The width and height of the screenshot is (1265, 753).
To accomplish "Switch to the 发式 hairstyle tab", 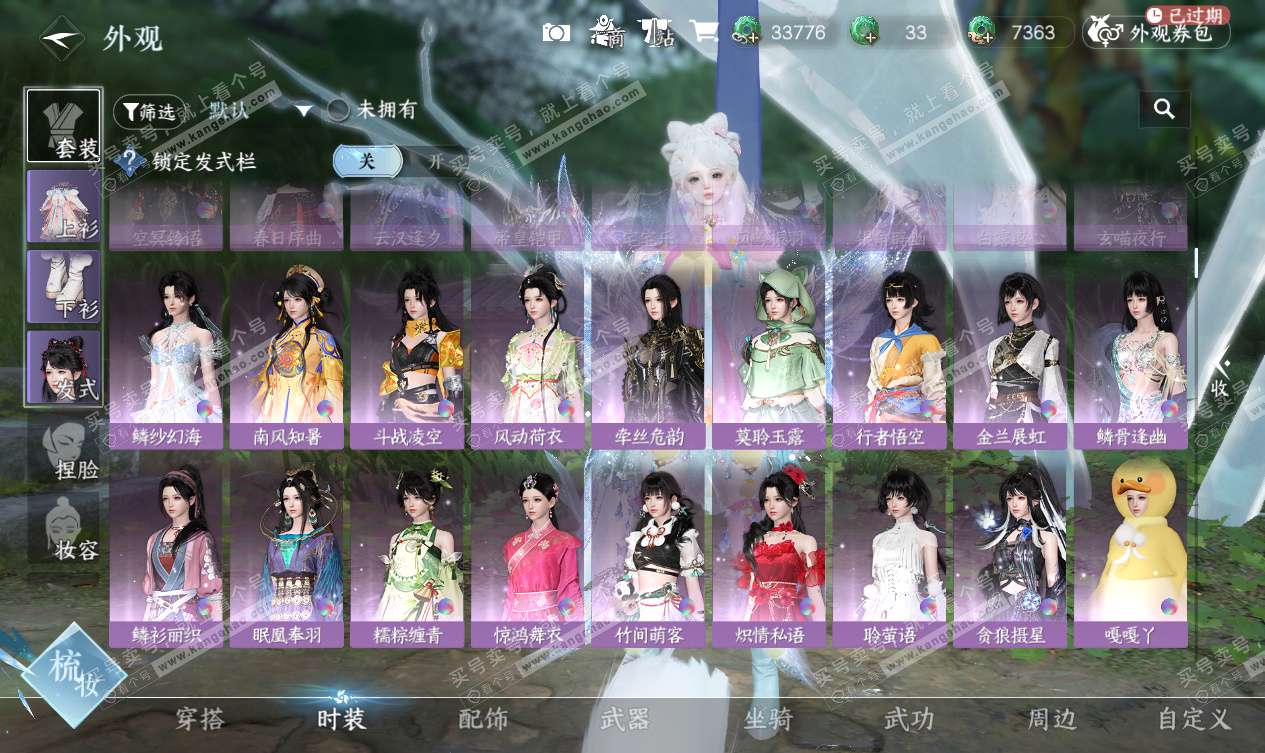I will click(64, 367).
